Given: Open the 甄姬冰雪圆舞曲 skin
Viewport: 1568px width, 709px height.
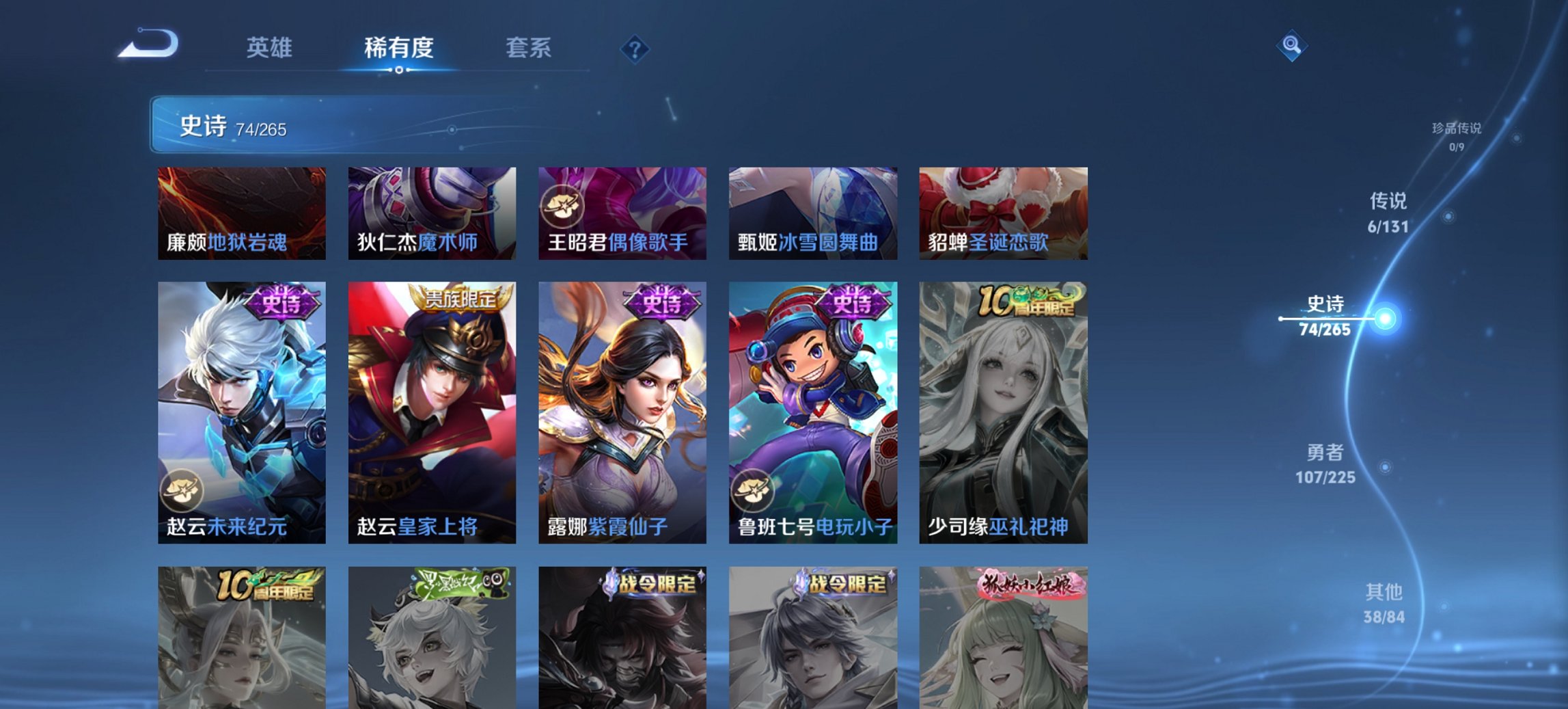Looking at the screenshot, I should (x=813, y=212).
